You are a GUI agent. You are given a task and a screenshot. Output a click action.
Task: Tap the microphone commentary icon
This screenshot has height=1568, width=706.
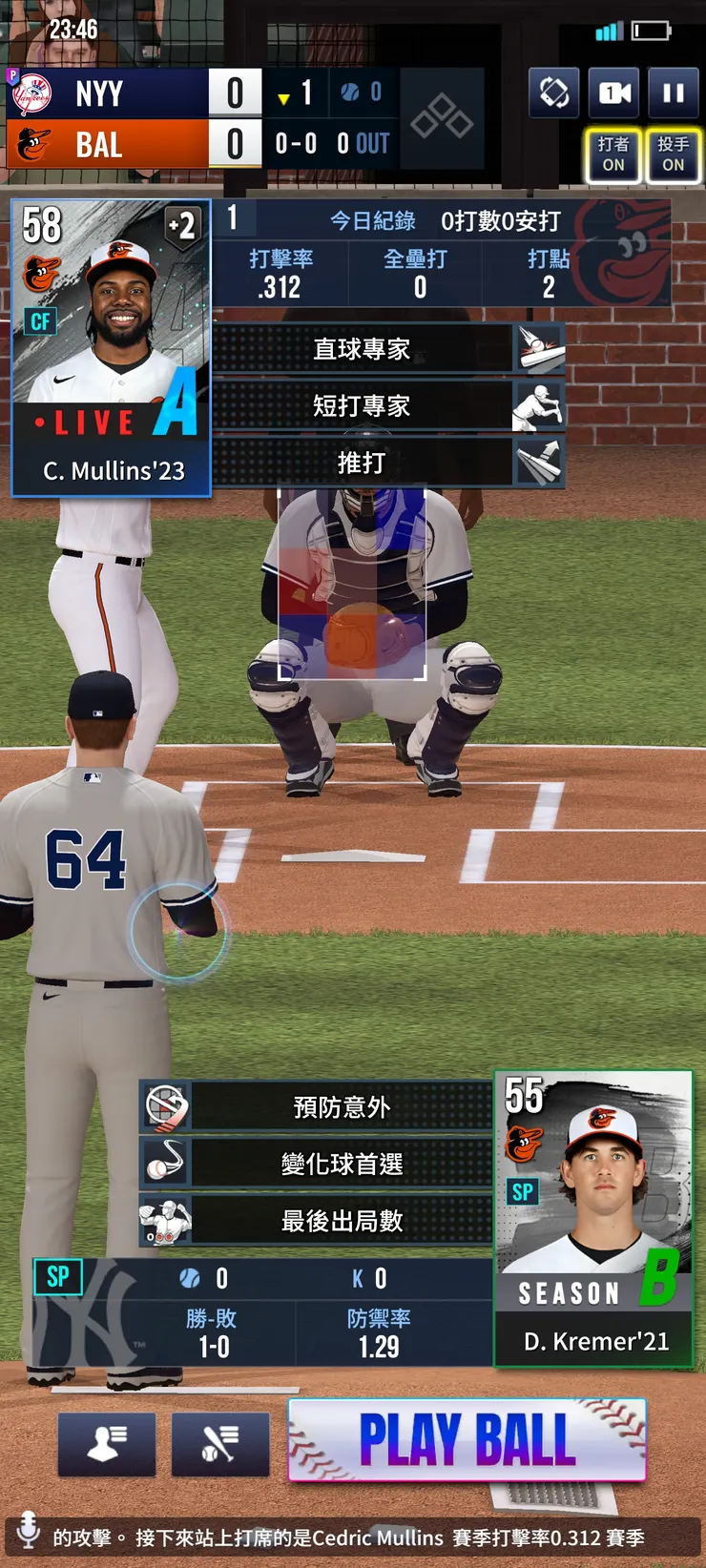pos(29,1528)
